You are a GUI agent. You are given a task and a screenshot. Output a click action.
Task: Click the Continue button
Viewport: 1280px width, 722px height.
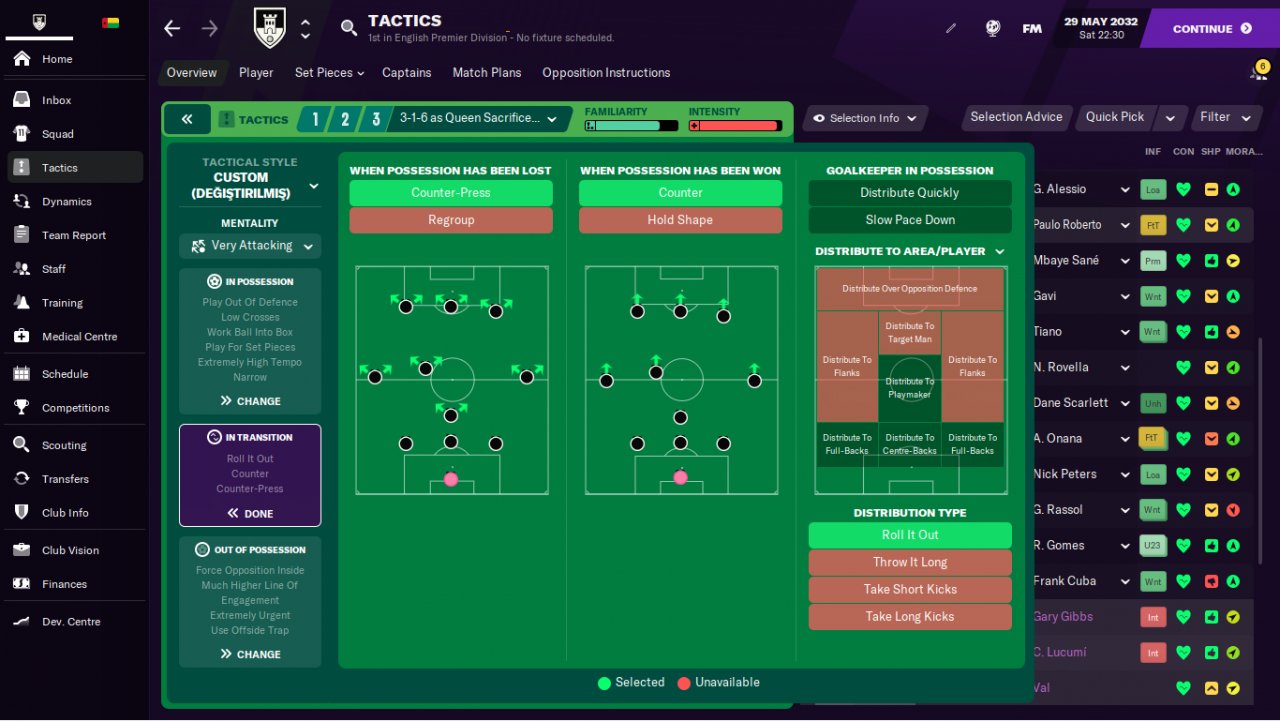[x=1211, y=29]
